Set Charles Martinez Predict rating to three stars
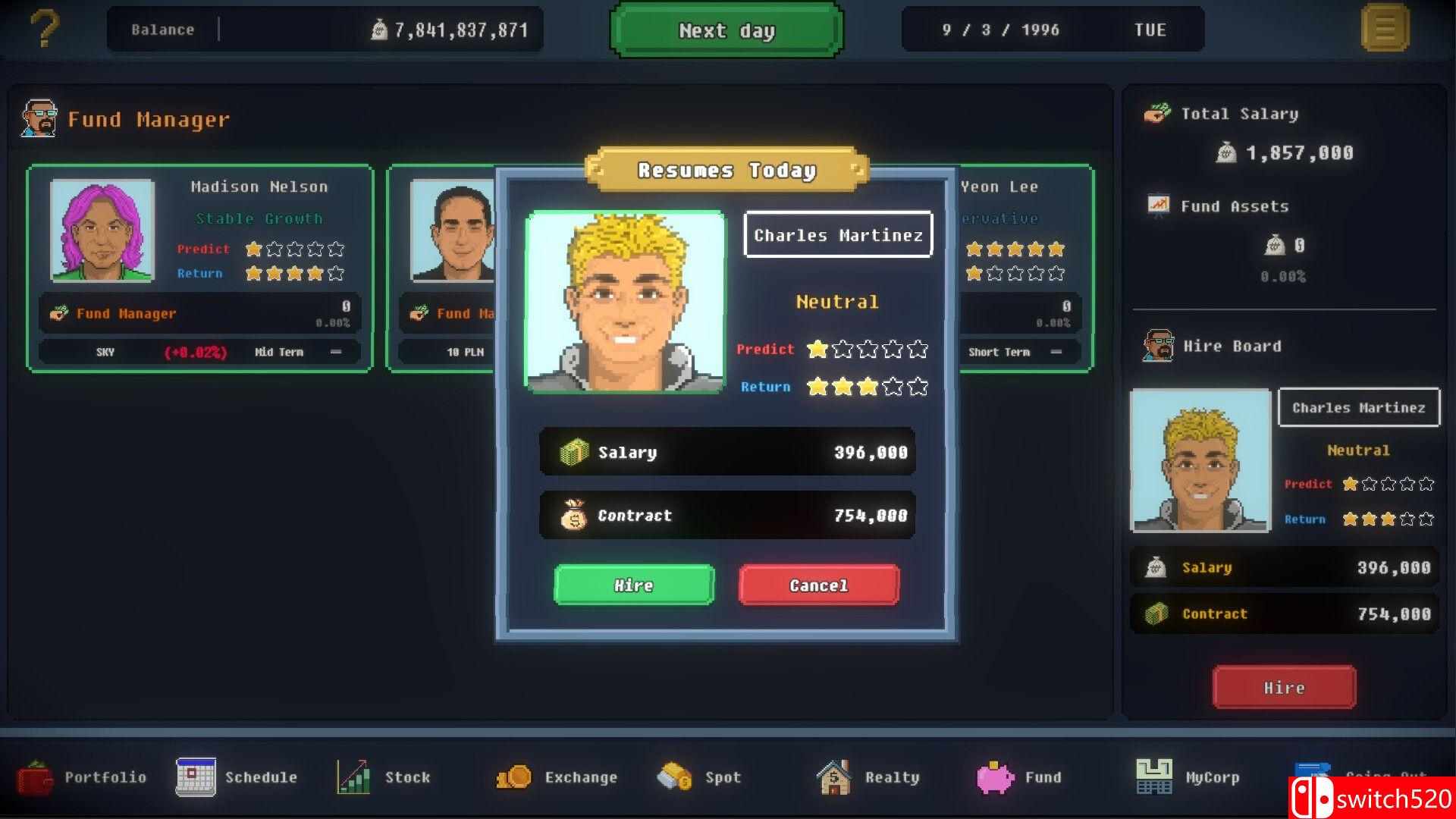Image resolution: width=1456 pixels, height=819 pixels. tap(867, 349)
